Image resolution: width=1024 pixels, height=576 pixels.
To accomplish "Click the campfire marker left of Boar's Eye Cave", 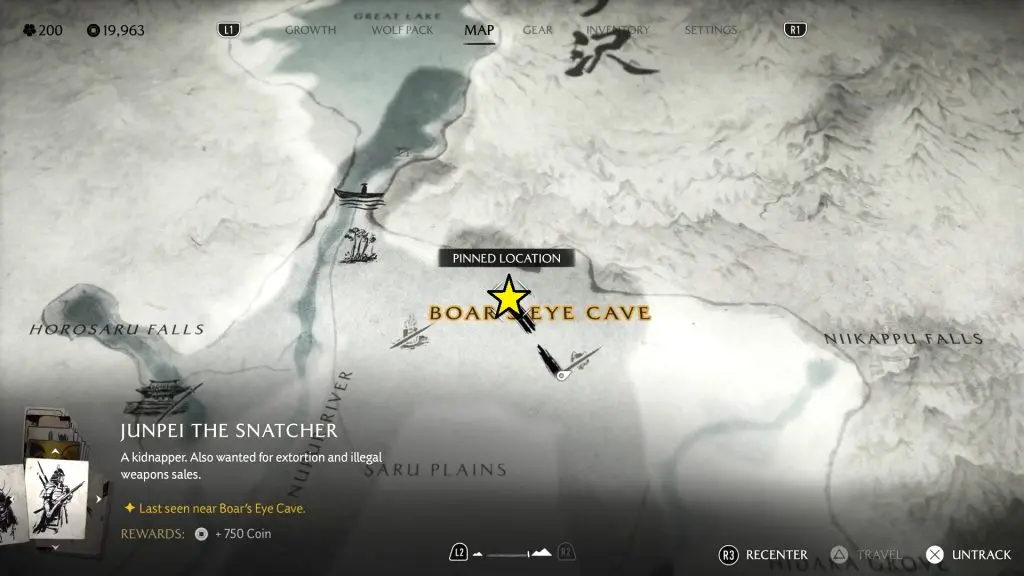I will click(410, 330).
